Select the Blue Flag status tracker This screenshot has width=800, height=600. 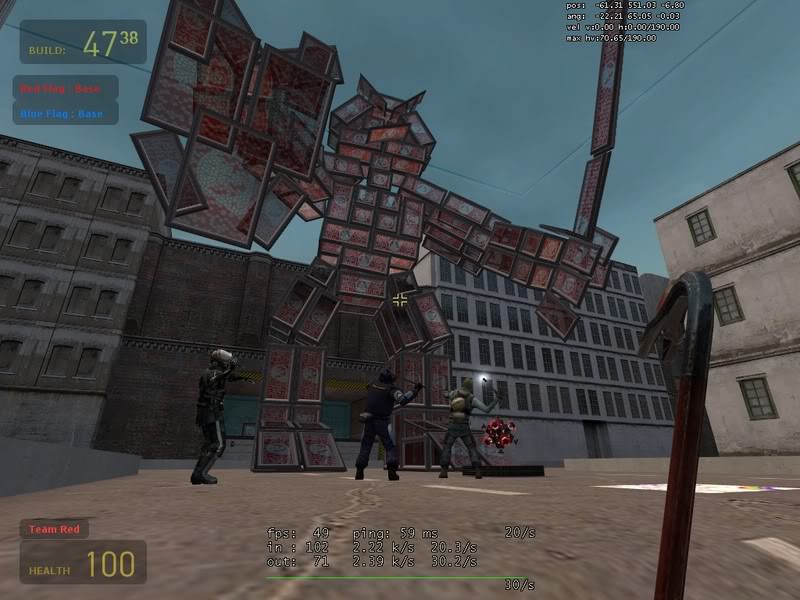coord(65,113)
